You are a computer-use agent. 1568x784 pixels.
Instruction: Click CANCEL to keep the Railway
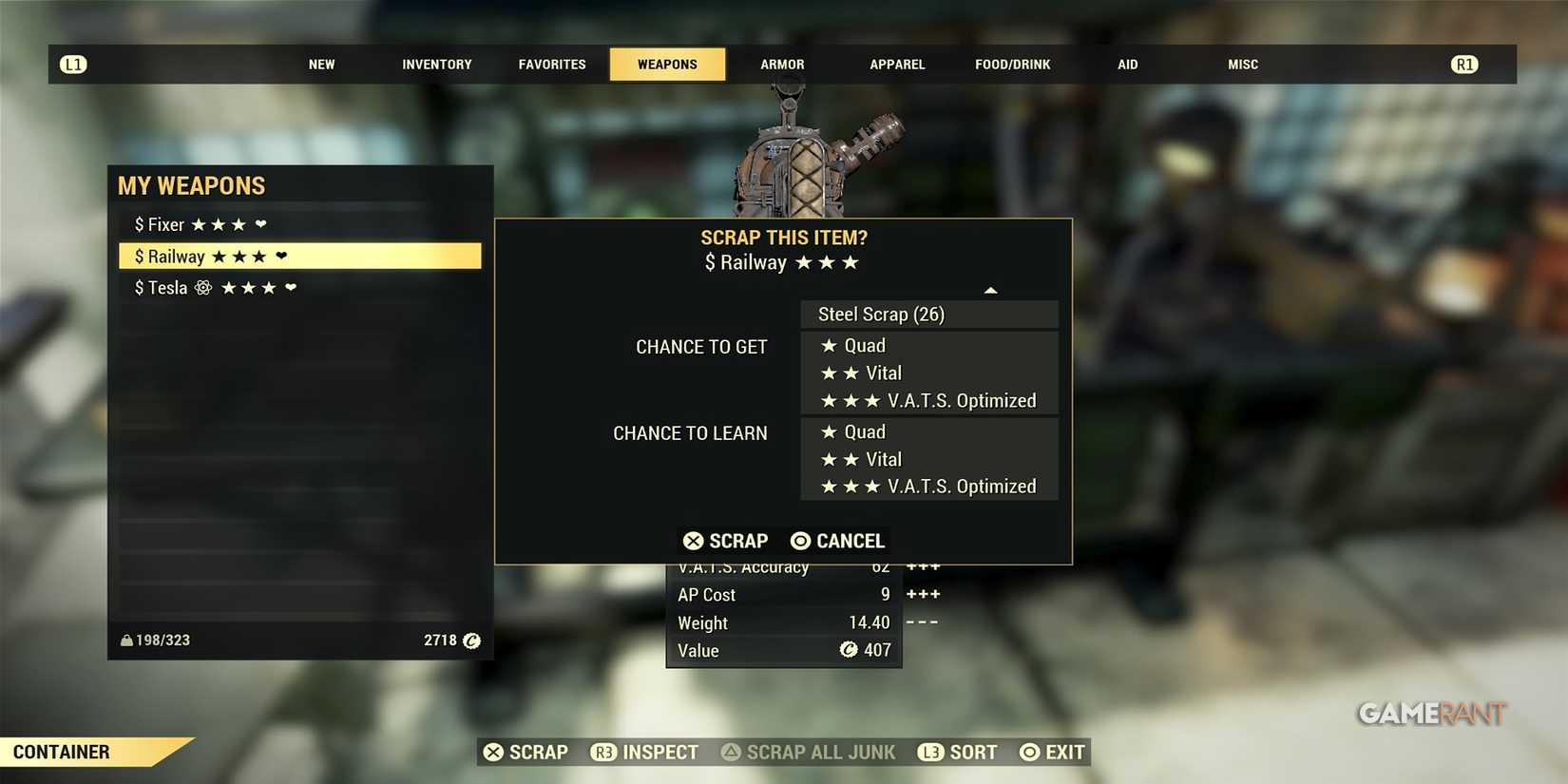[836, 541]
